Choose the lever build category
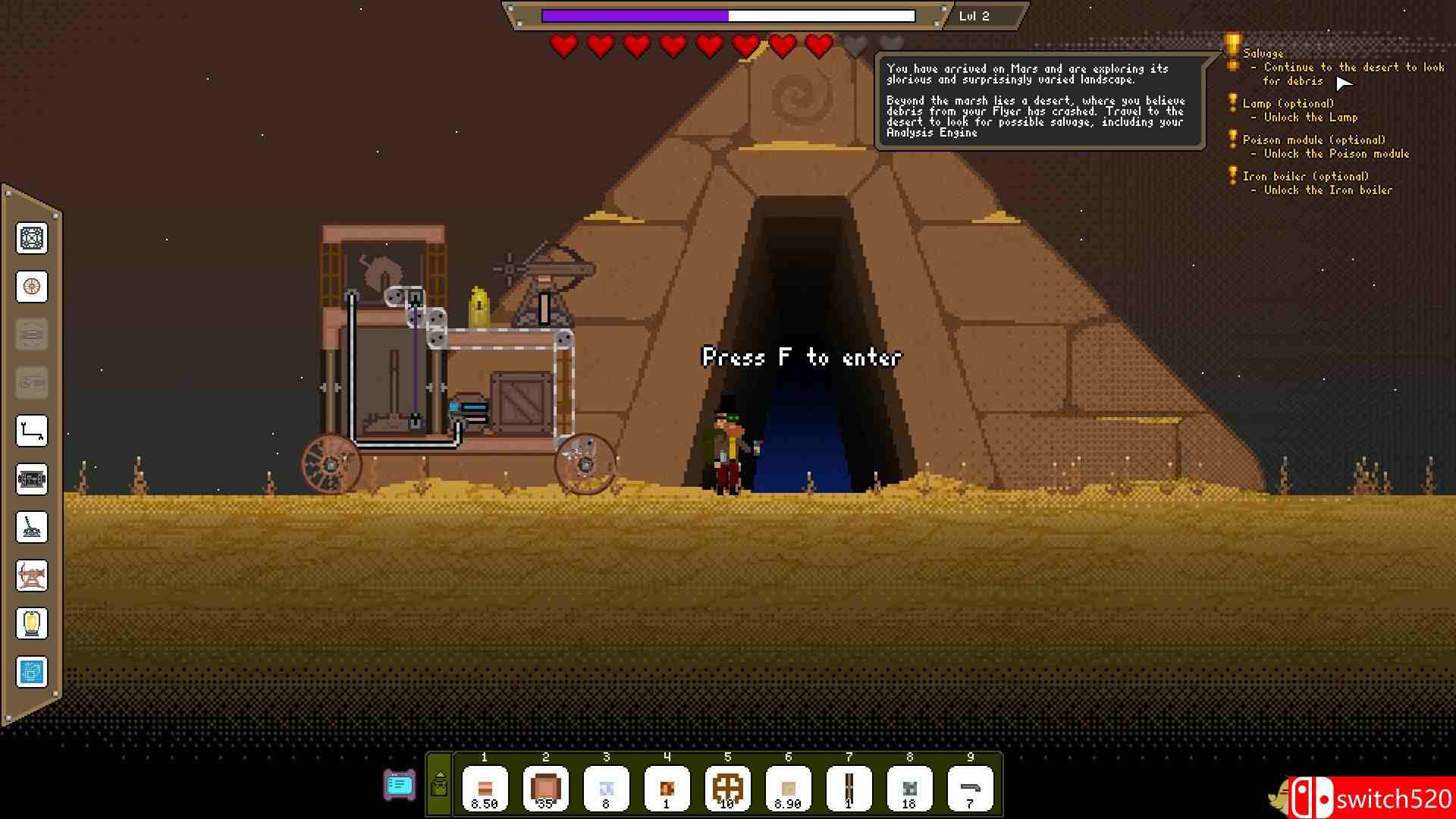The image size is (1456, 819). [x=32, y=527]
